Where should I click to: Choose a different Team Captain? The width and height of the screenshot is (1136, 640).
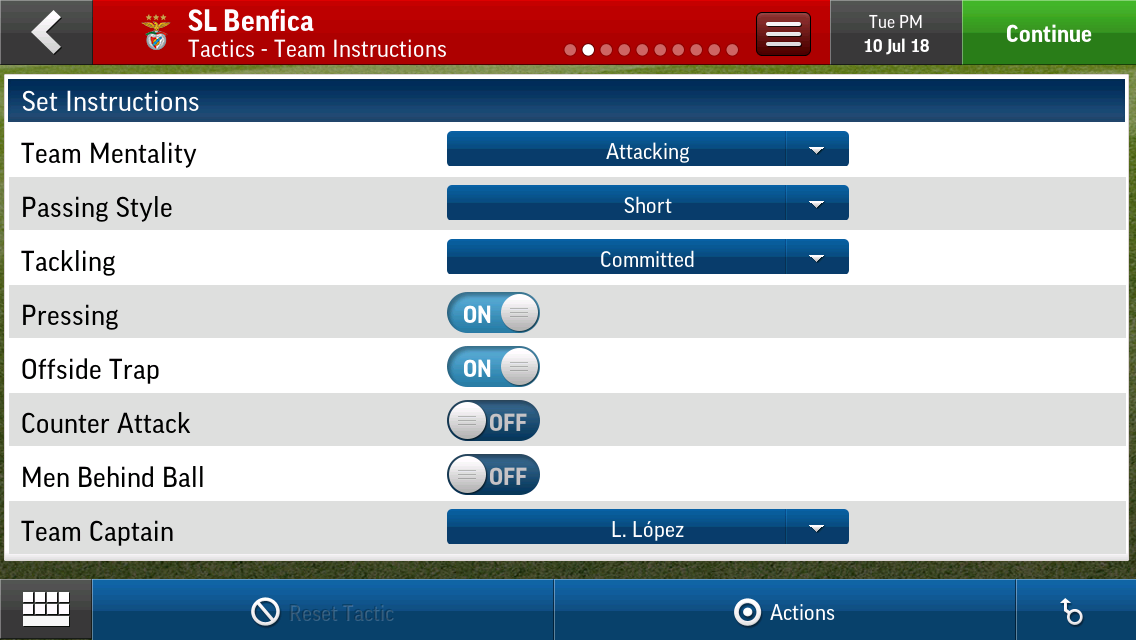(647, 528)
